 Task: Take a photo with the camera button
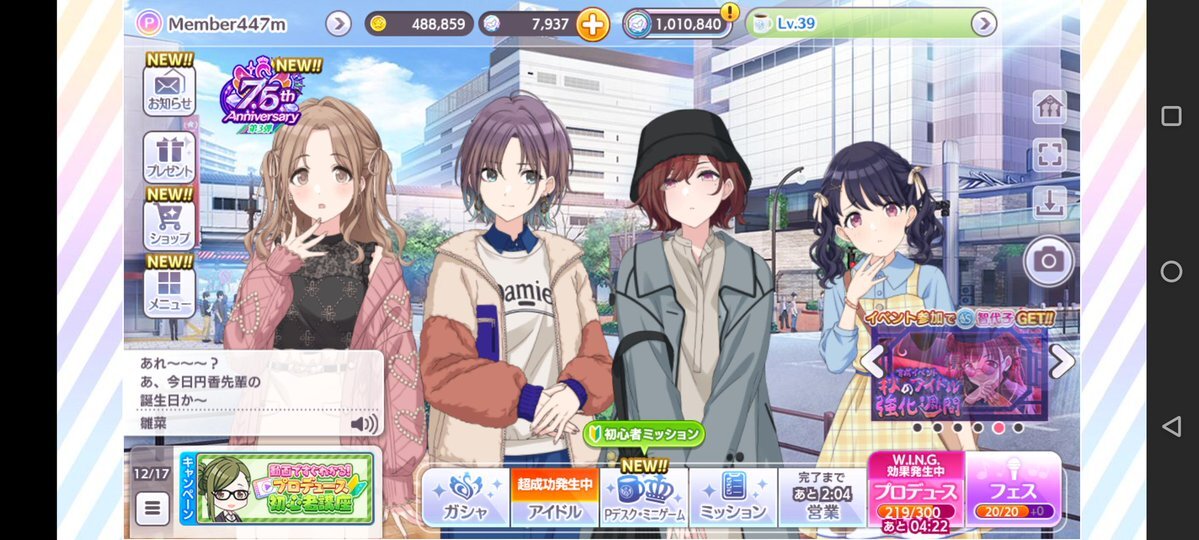click(1048, 261)
